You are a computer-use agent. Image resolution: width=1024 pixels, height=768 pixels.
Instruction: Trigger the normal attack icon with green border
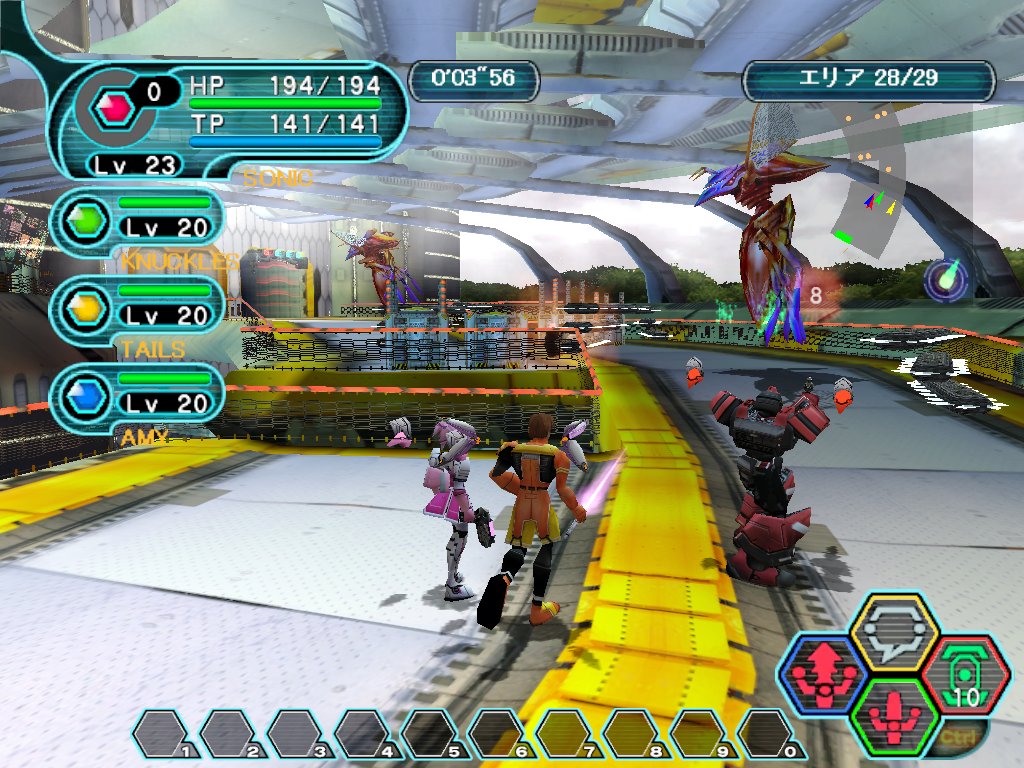[893, 717]
